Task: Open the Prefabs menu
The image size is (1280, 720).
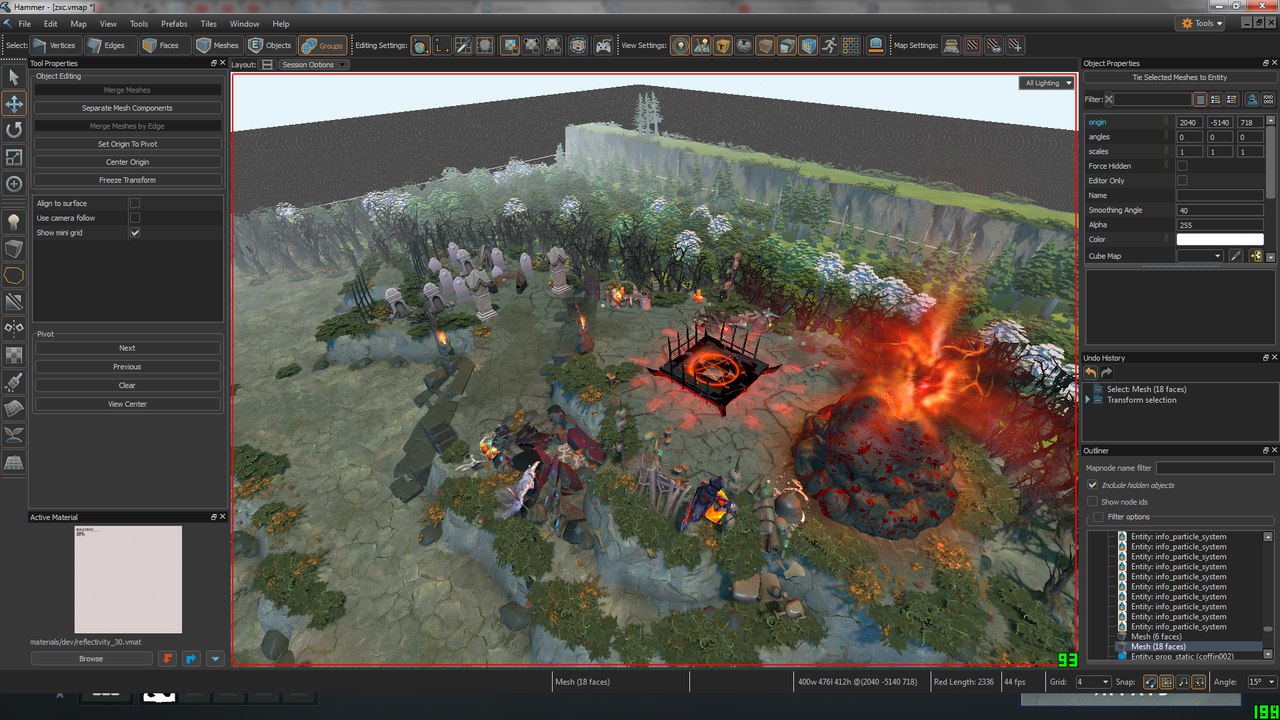Action: (x=174, y=23)
